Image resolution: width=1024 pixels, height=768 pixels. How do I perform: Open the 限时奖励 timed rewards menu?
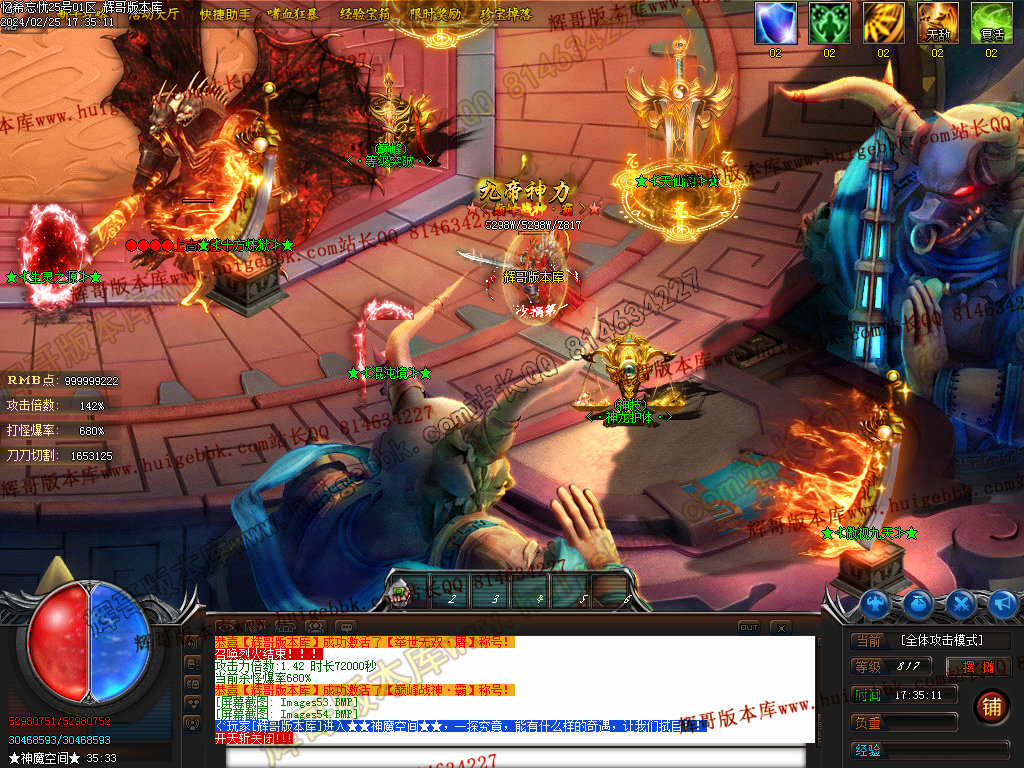click(436, 15)
